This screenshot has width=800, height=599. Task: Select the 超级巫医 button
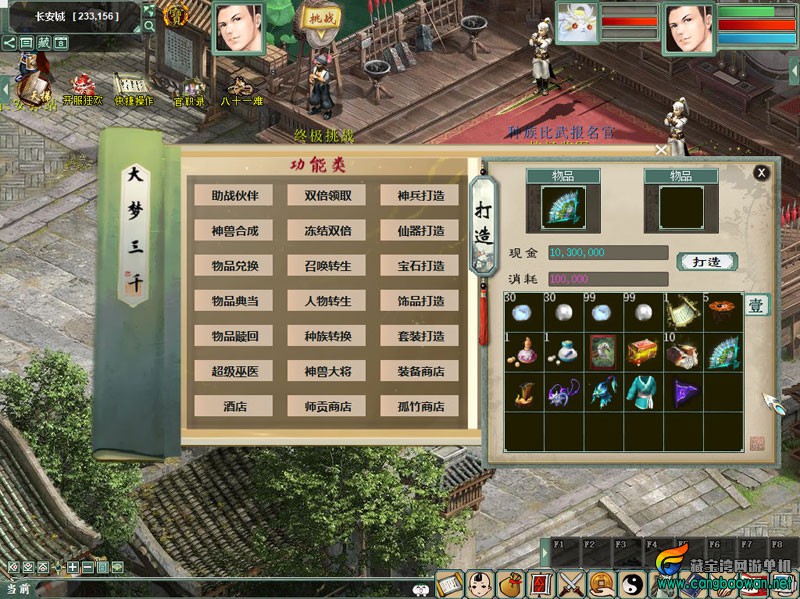point(235,371)
